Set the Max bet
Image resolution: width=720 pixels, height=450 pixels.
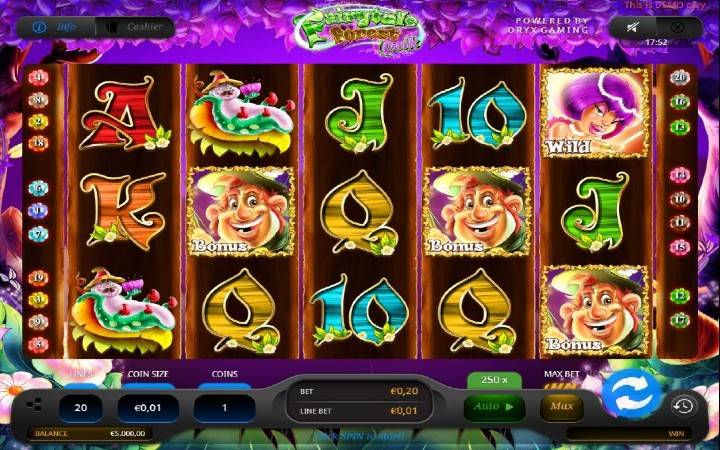coord(561,407)
